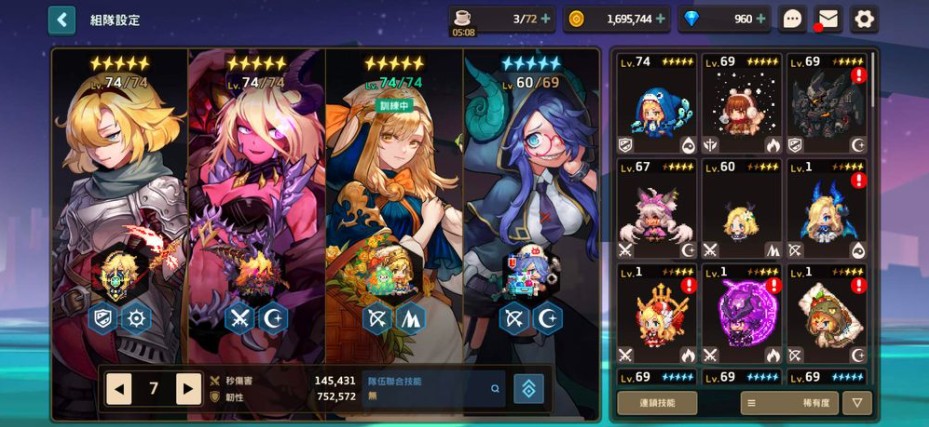Open the 連鎖技能 chain skill button
The width and height of the screenshot is (929, 427).
656,402
